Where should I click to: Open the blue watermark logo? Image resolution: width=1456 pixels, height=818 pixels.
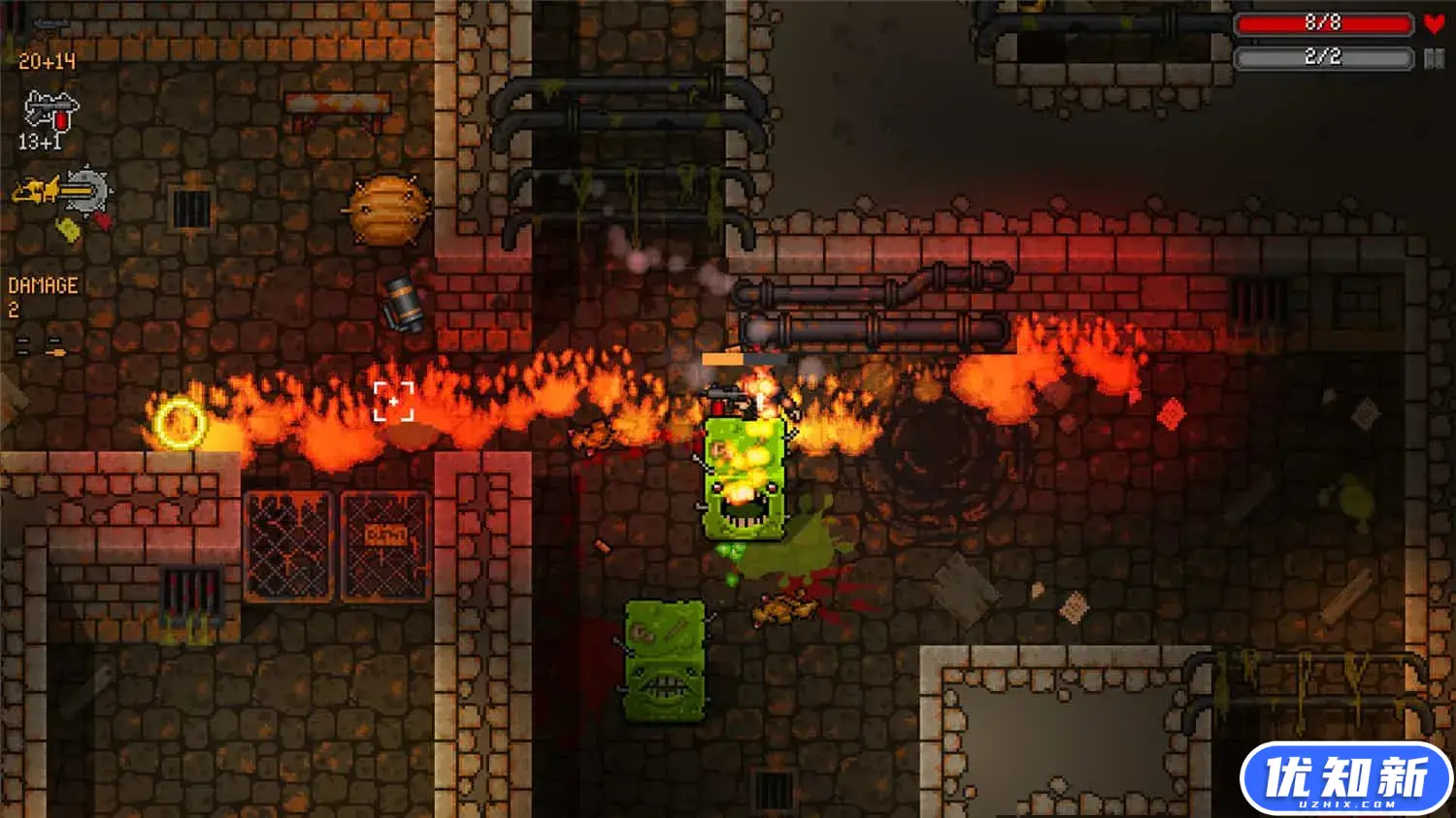[x=1345, y=779]
